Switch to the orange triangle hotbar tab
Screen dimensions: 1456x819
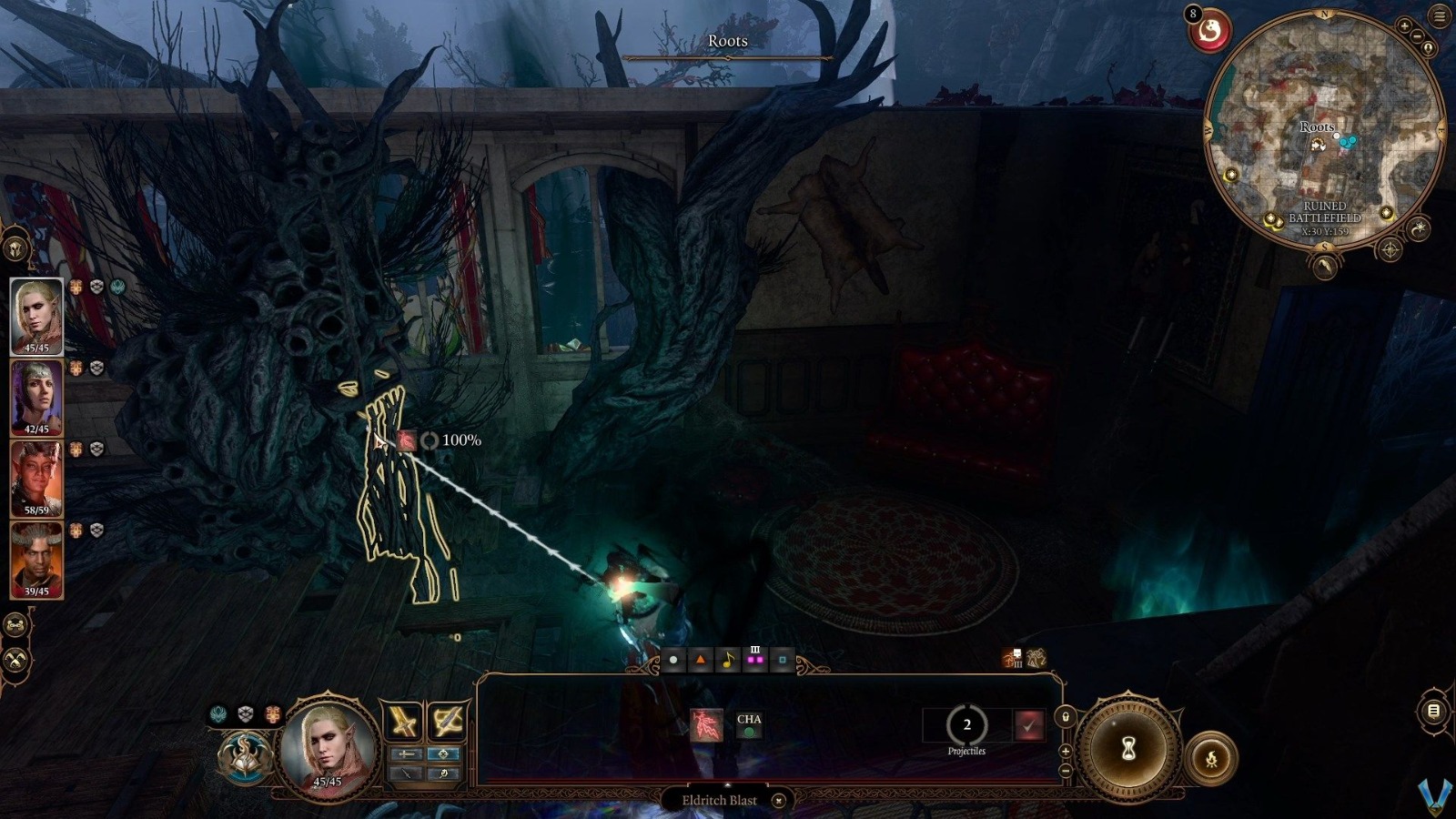tap(700, 659)
